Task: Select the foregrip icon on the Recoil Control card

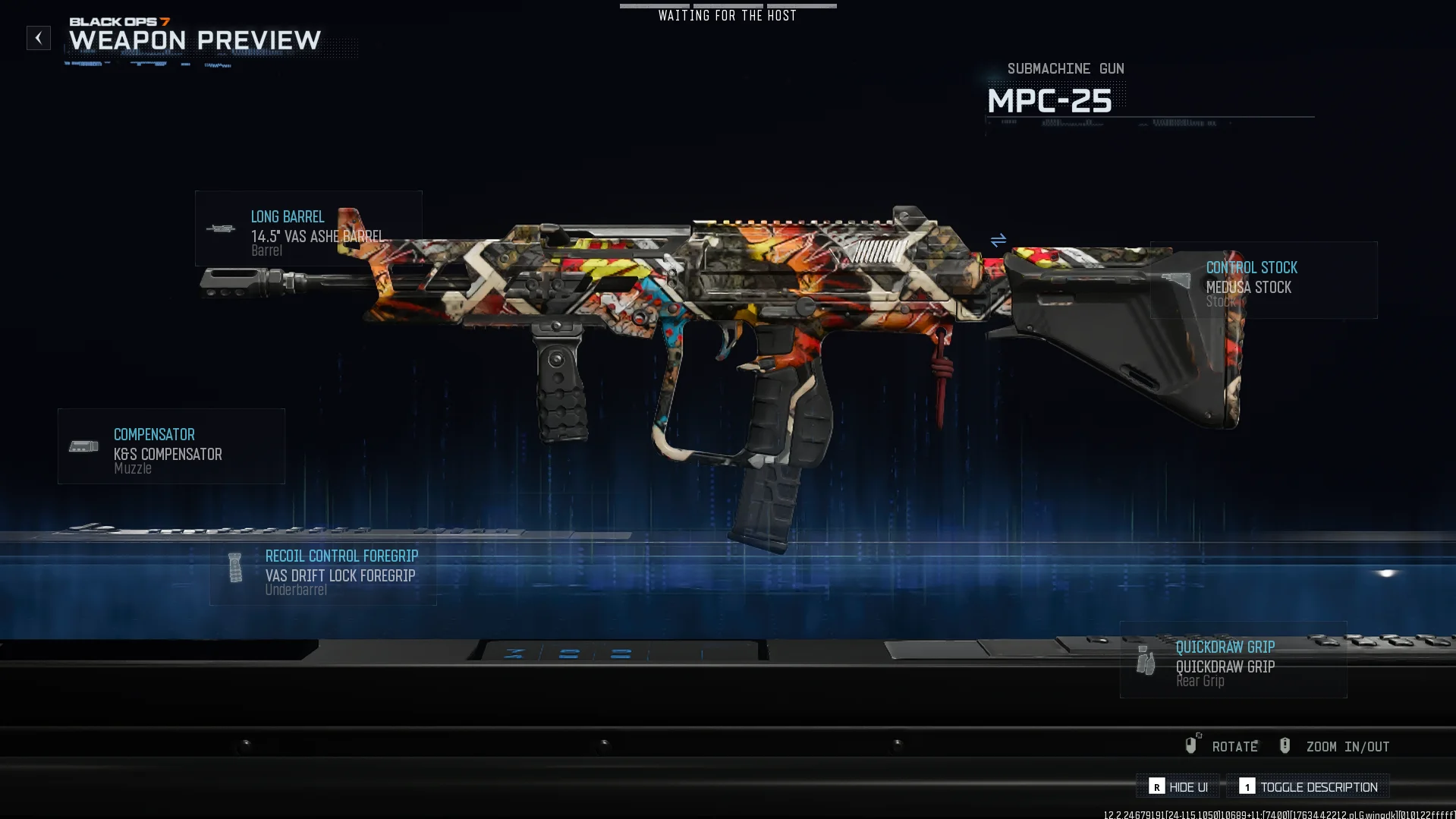Action: pyautogui.click(x=234, y=567)
